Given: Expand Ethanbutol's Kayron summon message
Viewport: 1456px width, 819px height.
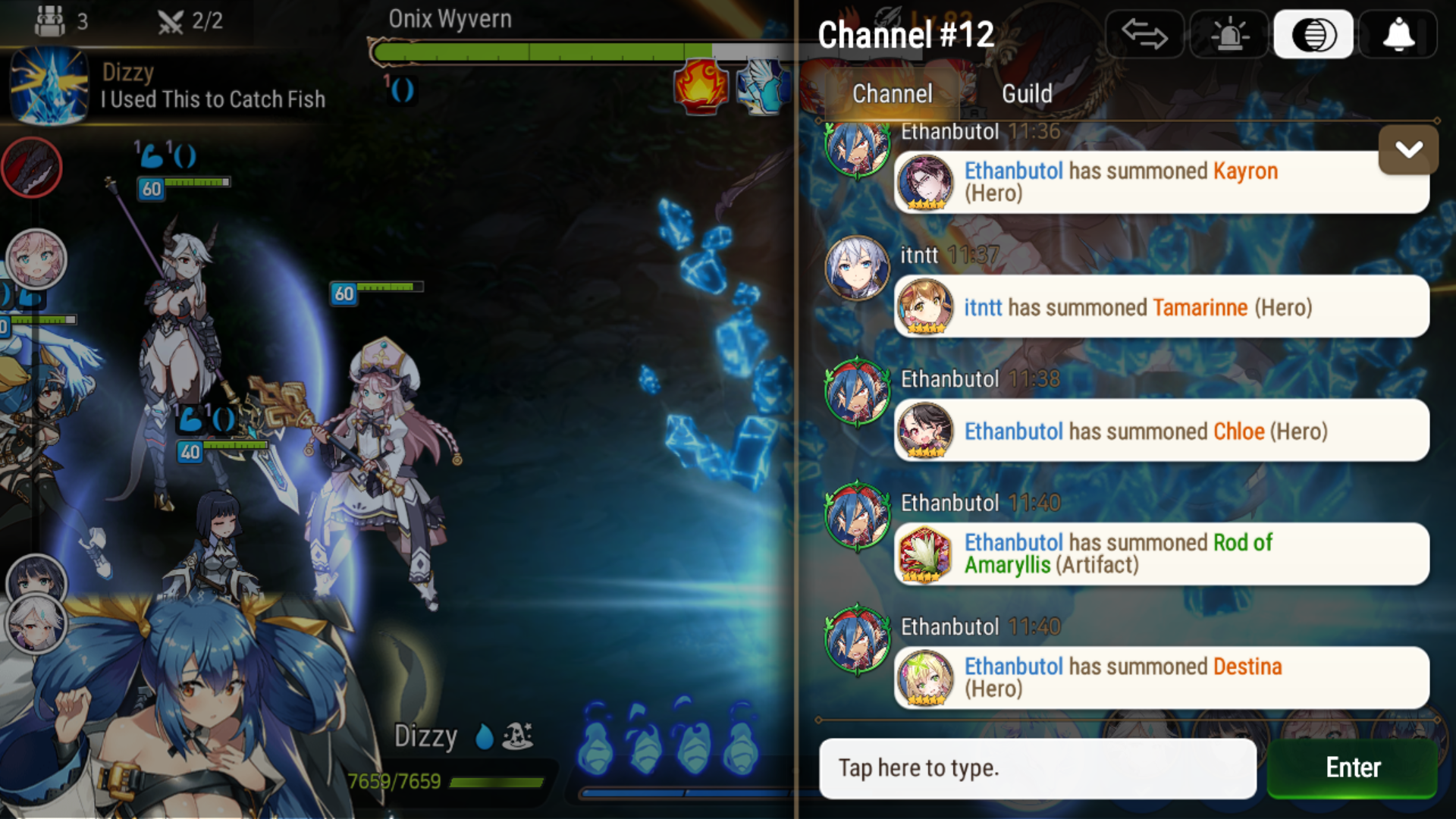Looking at the screenshot, I should pos(1160,182).
